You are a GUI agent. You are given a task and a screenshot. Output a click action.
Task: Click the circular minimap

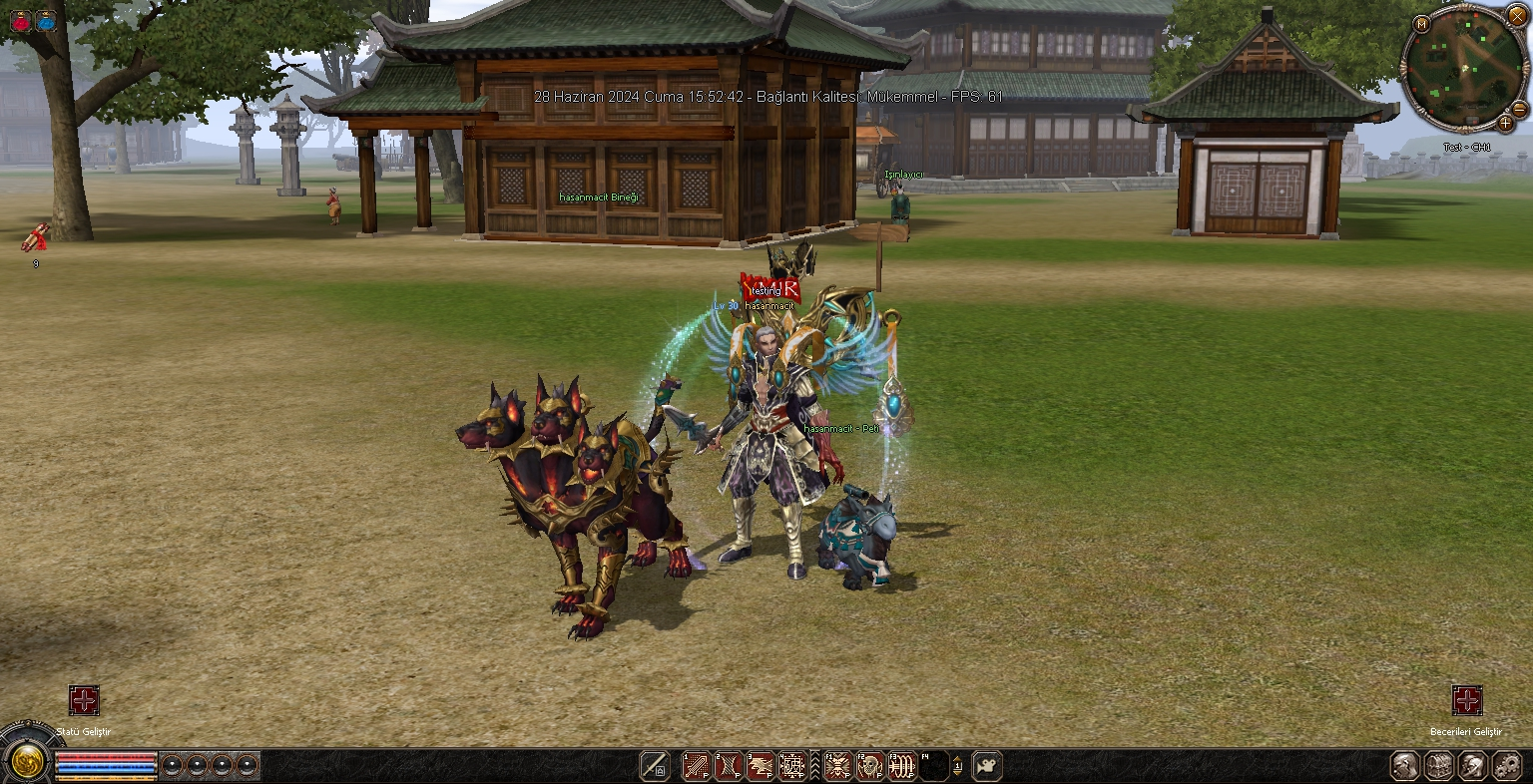[x=1465, y=68]
